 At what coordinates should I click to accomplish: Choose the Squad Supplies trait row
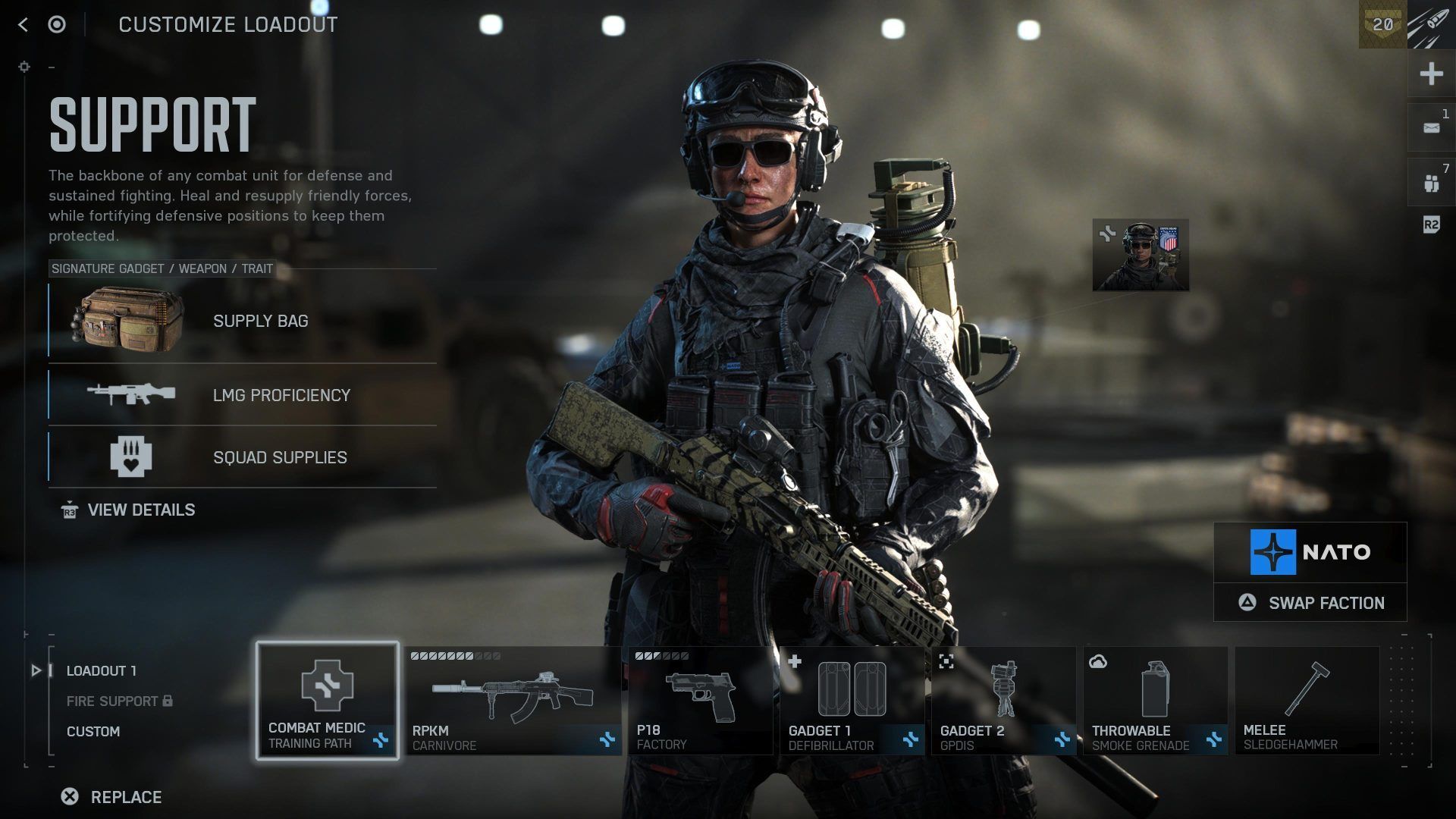point(243,457)
